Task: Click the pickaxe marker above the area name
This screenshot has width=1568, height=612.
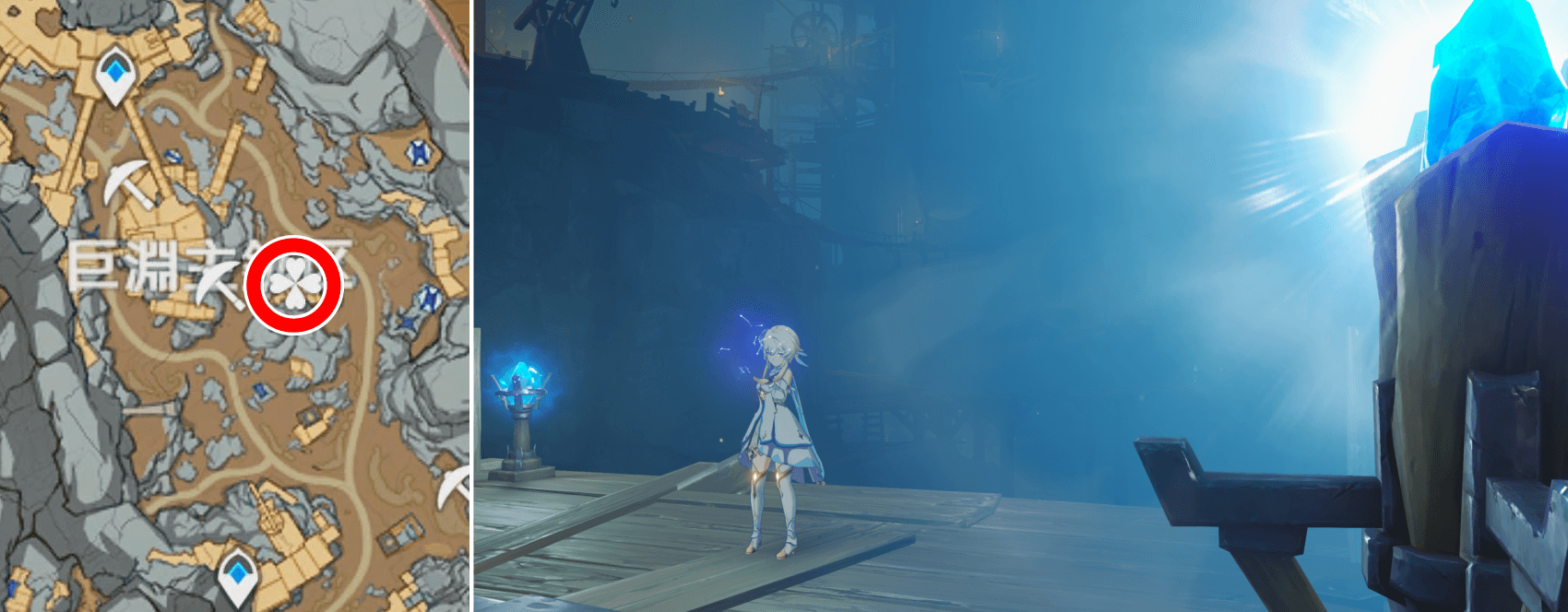Action: pos(128,184)
